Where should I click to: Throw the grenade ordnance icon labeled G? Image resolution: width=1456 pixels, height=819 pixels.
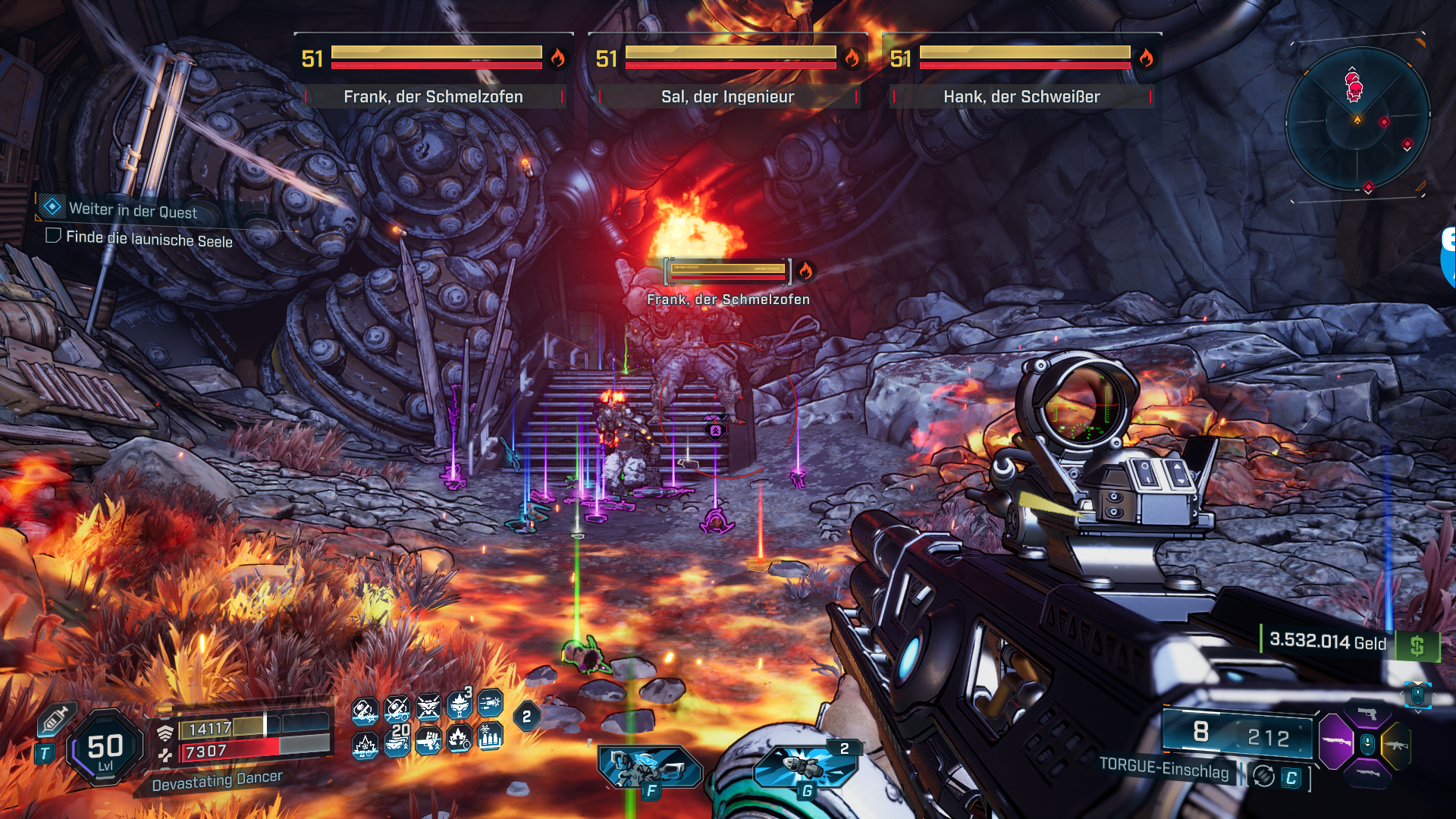click(805, 766)
